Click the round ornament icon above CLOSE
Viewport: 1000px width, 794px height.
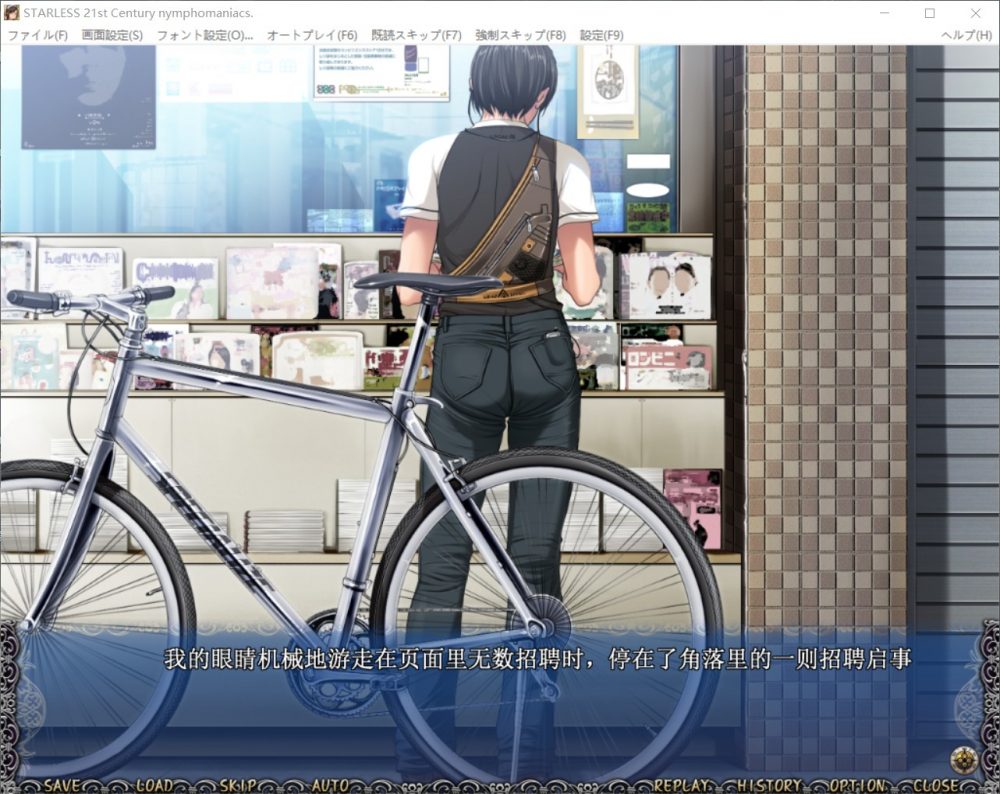click(963, 759)
